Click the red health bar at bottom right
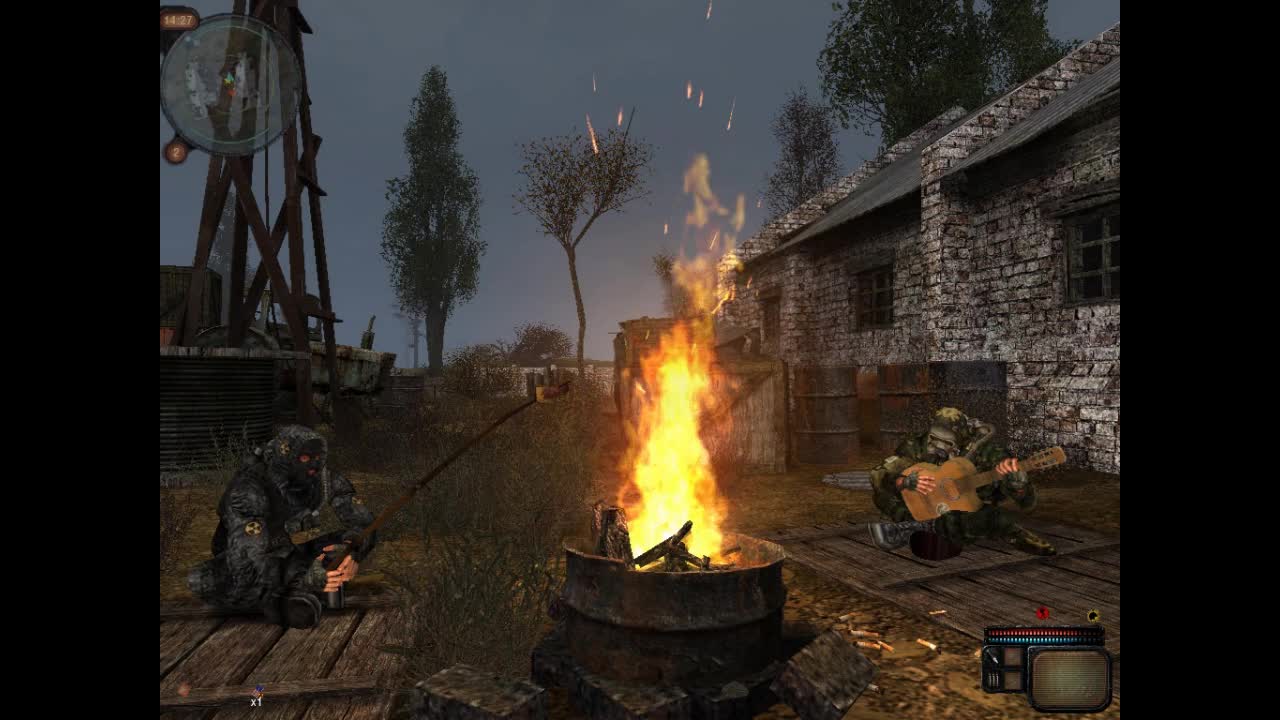The image size is (1280, 720). coord(1040,631)
